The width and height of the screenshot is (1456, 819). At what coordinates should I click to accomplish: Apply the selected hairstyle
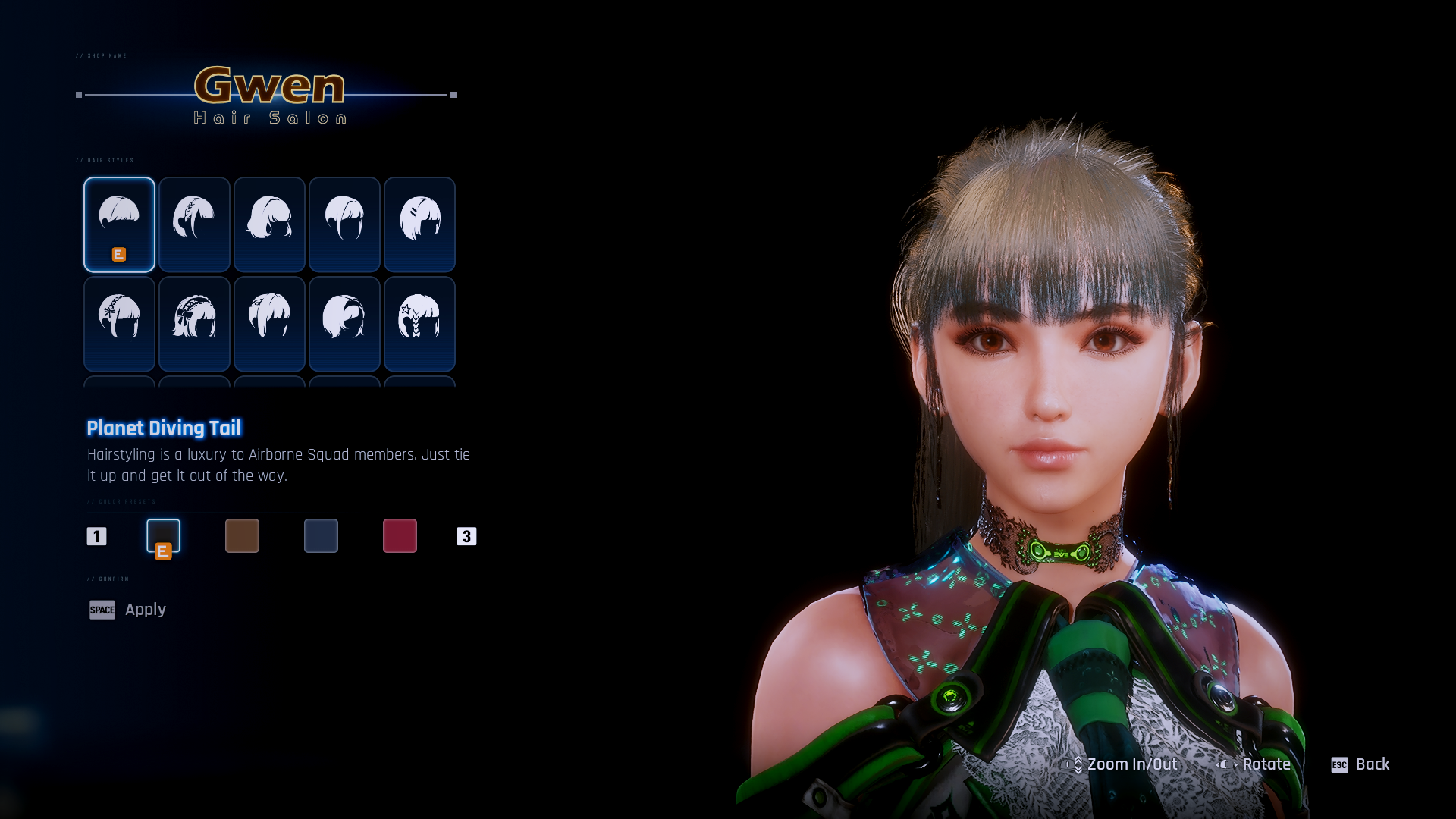tap(127, 610)
